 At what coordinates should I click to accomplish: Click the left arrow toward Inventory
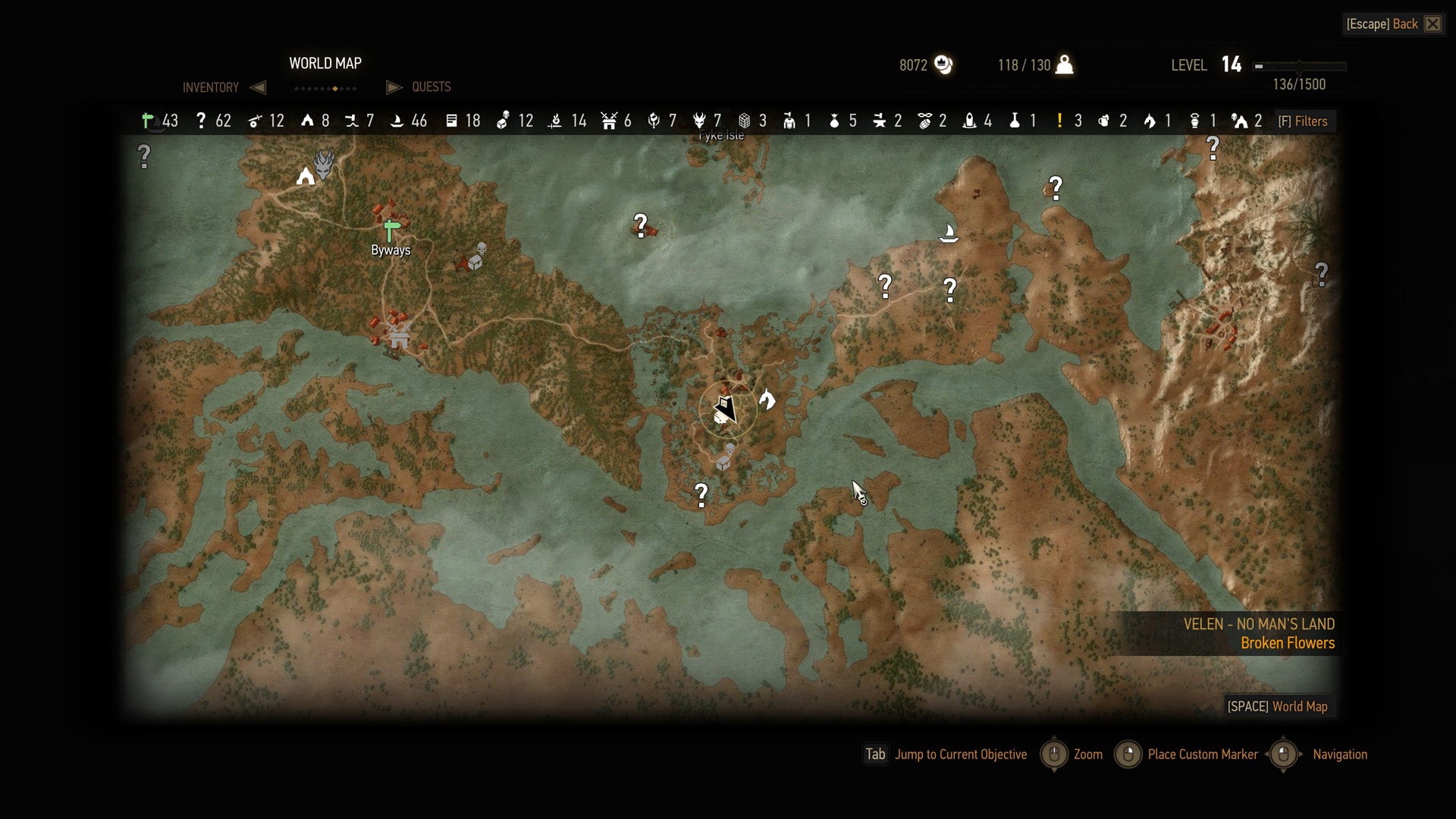[258, 87]
